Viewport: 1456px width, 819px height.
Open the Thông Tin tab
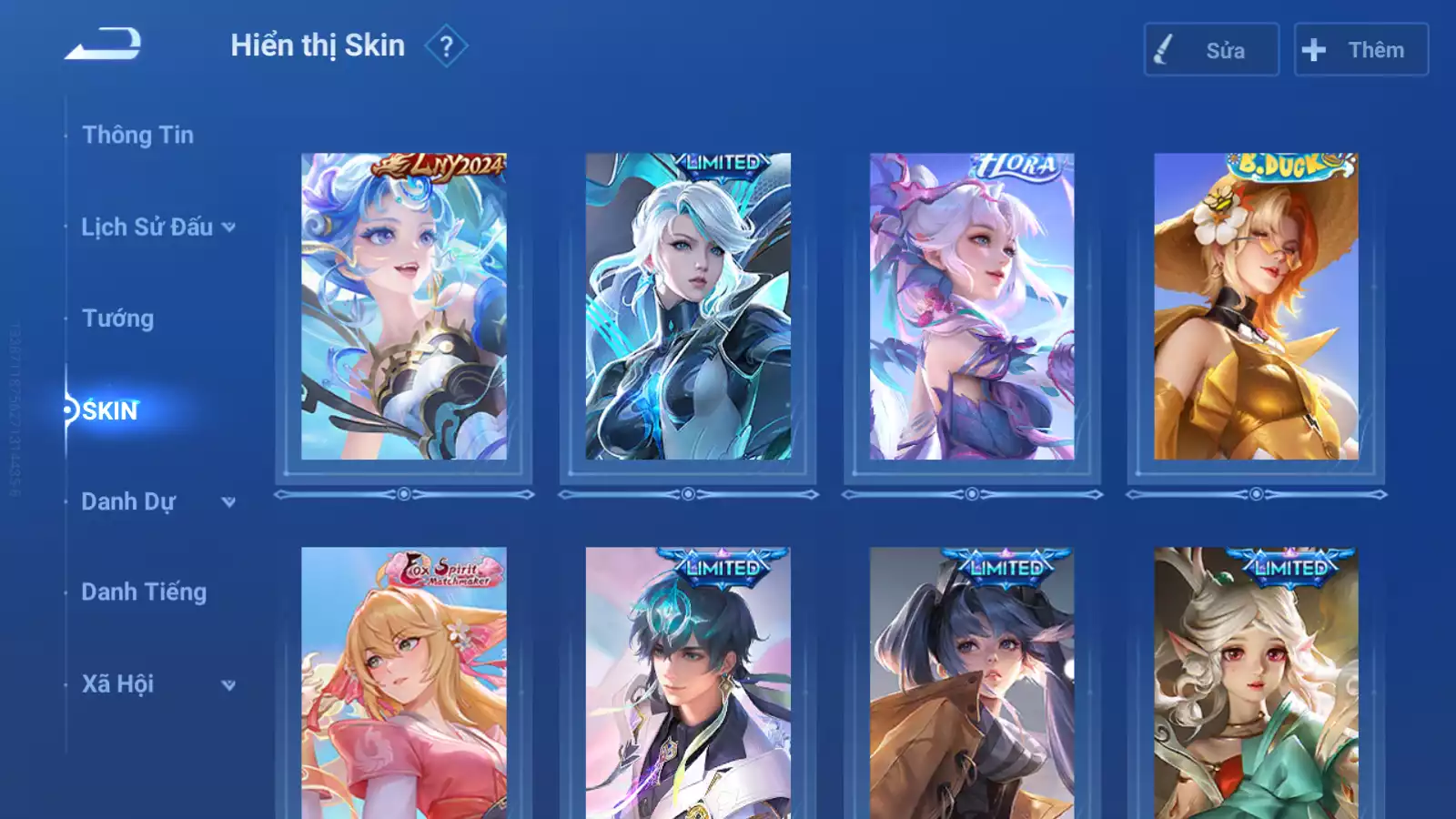coord(137,135)
